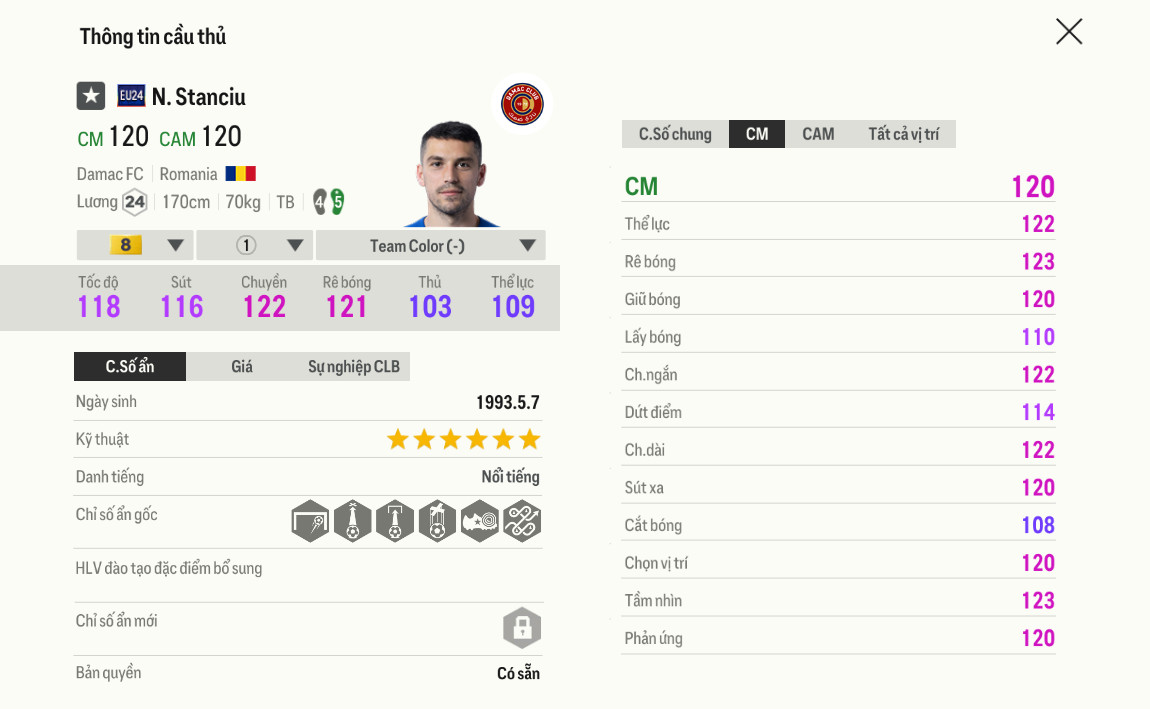Viewport: 1150px width, 709px height.
Task: Click the last hidden trait hexagon icon
Action: [x=522, y=521]
